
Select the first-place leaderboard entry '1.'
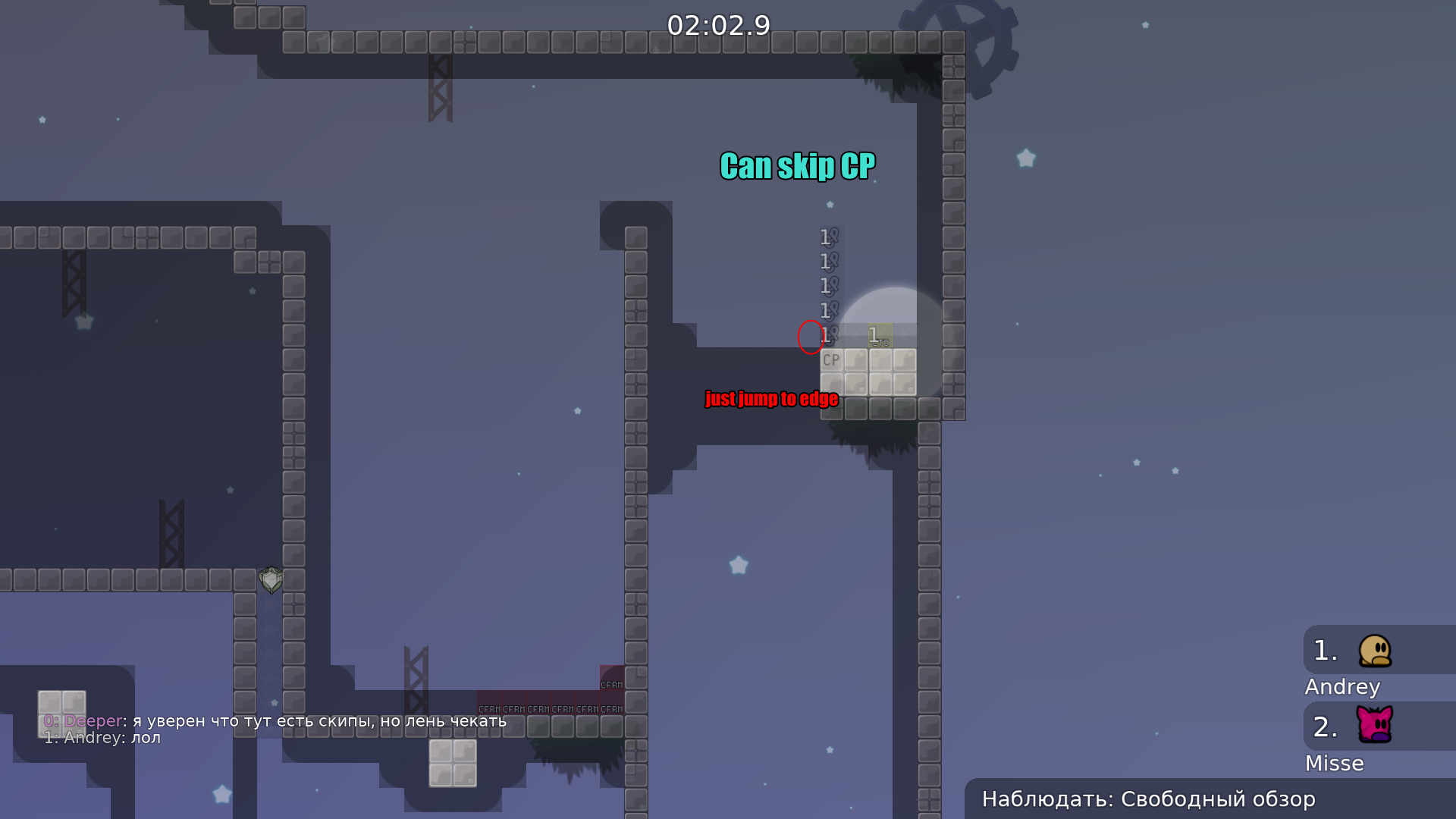pyautogui.click(x=1325, y=650)
